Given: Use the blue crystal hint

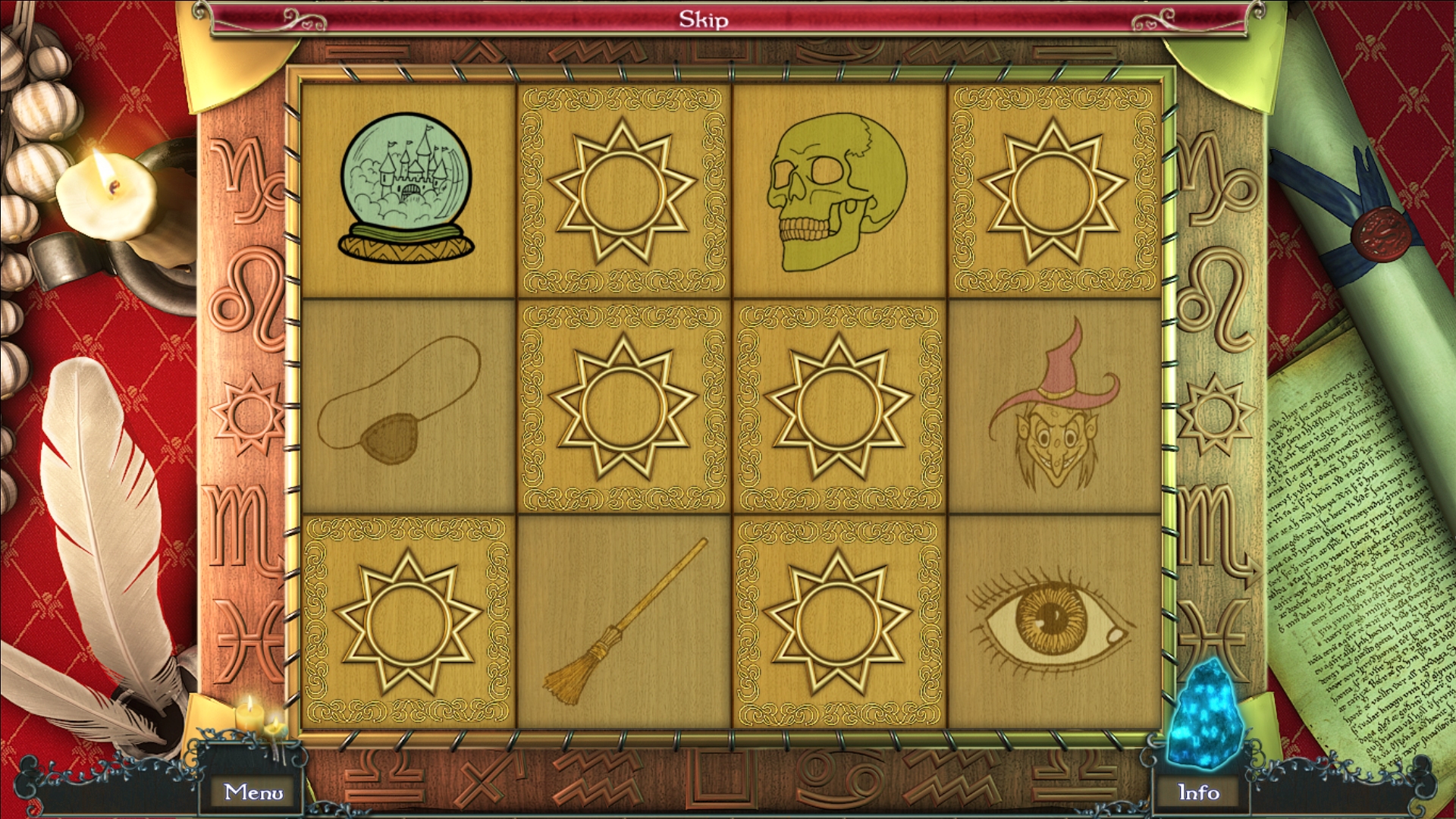Looking at the screenshot, I should pyautogui.click(x=1207, y=713).
